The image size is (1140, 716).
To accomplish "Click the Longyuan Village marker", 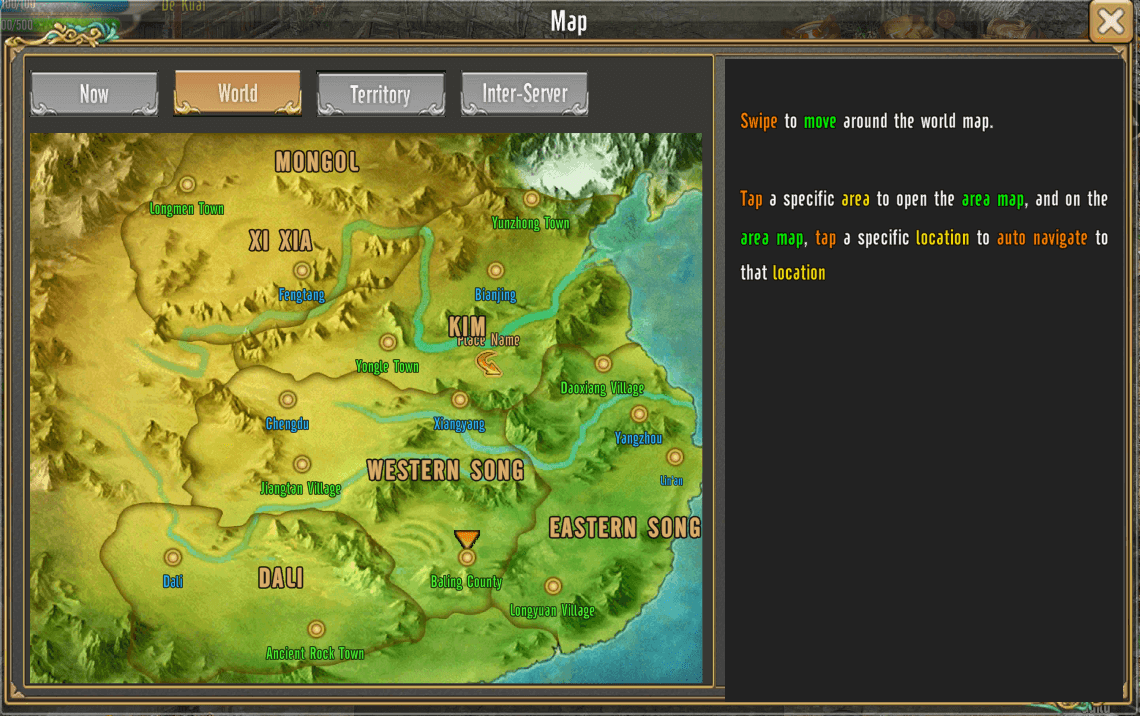I will (553, 587).
